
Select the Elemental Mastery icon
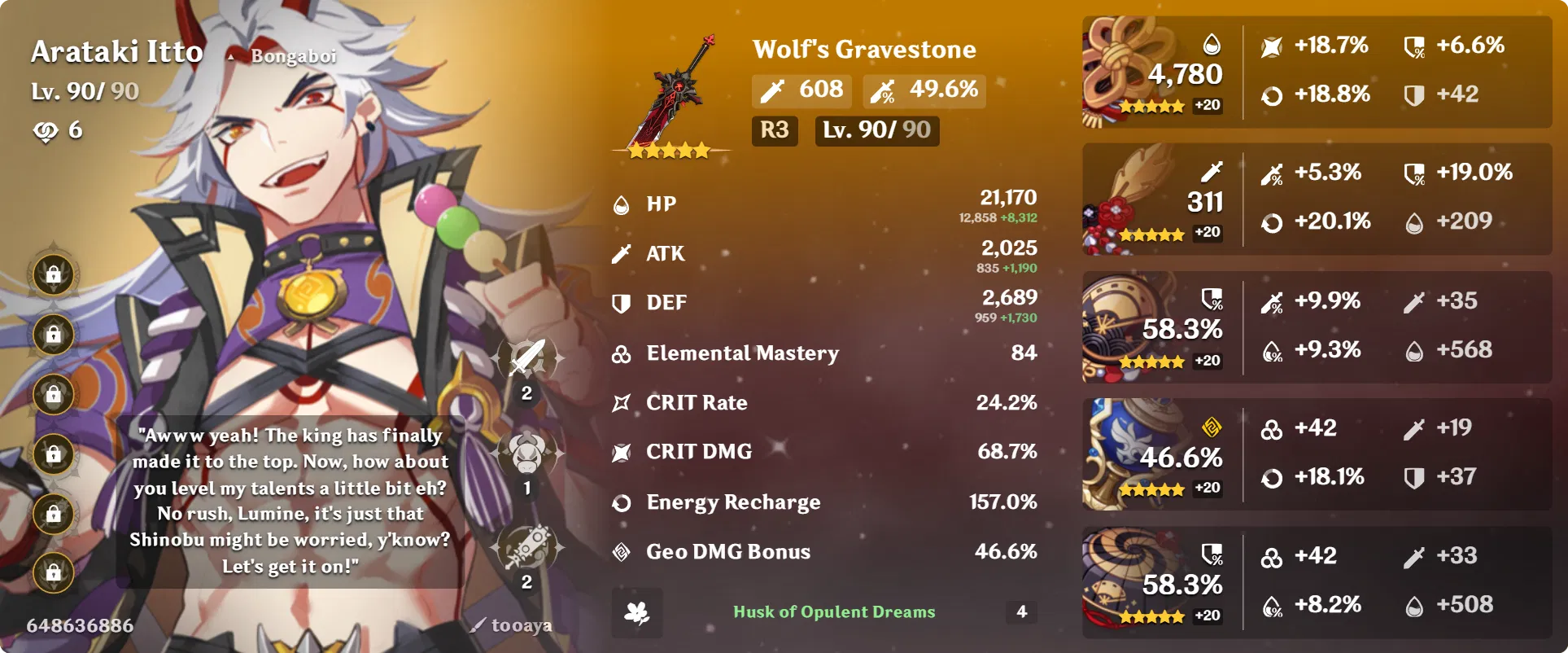[x=622, y=353]
